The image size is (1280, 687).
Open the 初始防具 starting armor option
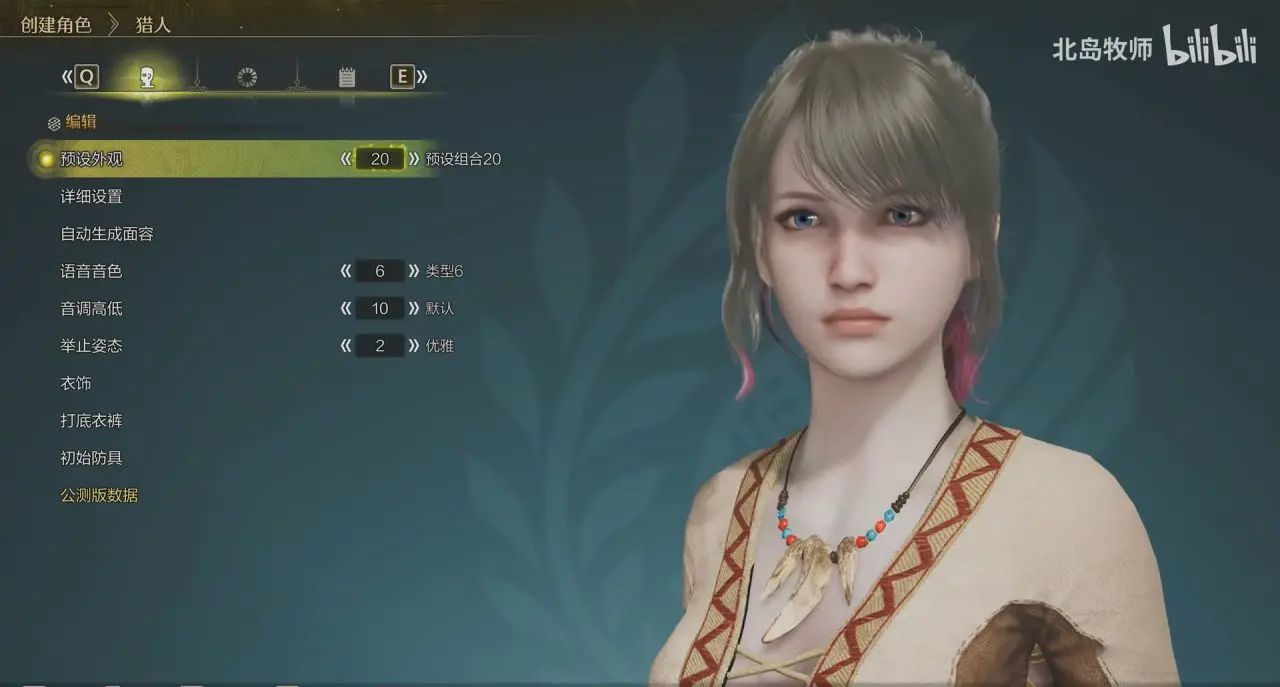click(x=91, y=458)
